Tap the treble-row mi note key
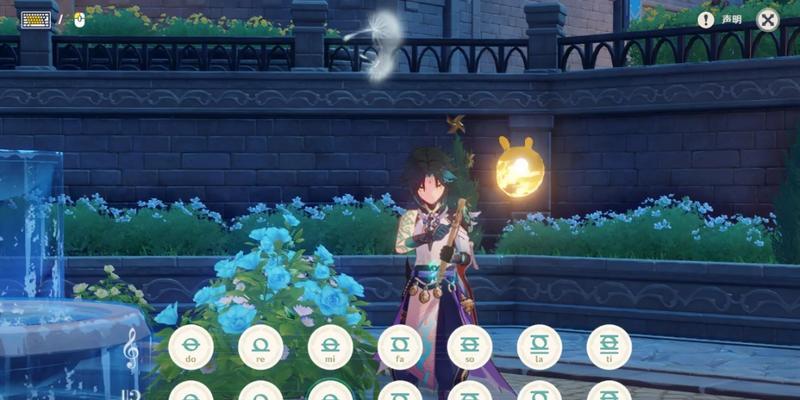The width and height of the screenshot is (800, 400). 330,347
